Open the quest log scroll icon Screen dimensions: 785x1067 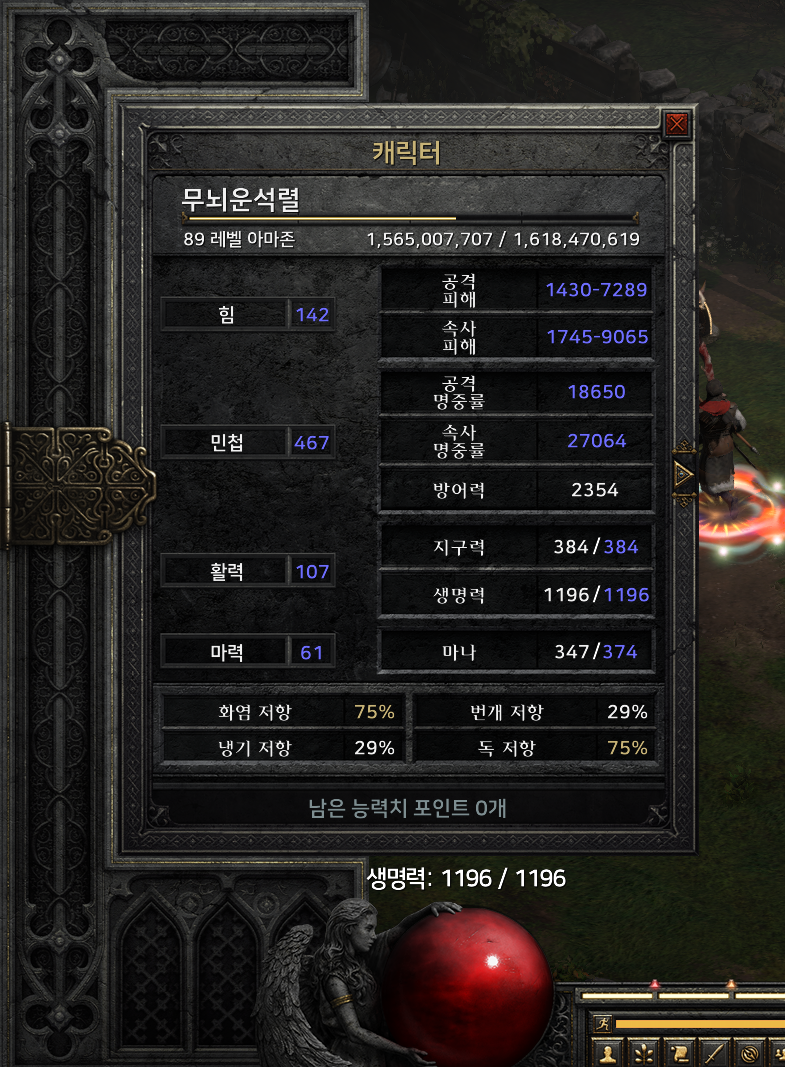pyautogui.click(x=678, y=1053)
